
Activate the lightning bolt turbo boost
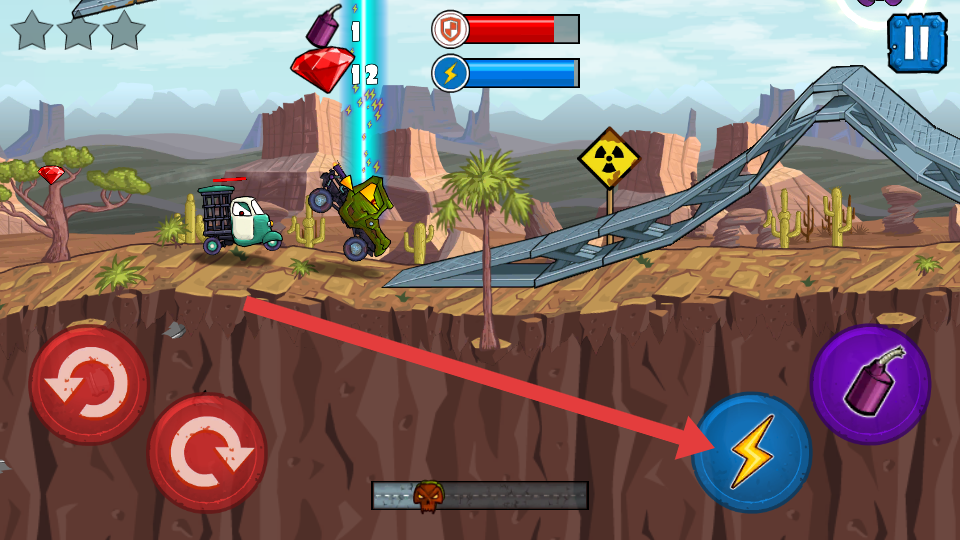[752, 452]
